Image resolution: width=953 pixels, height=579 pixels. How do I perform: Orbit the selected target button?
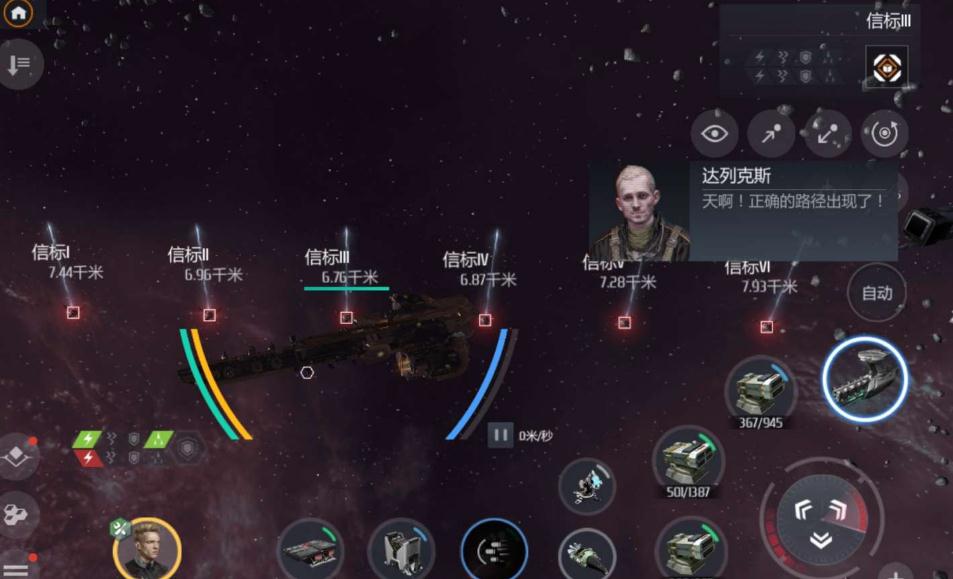(884, 134)
